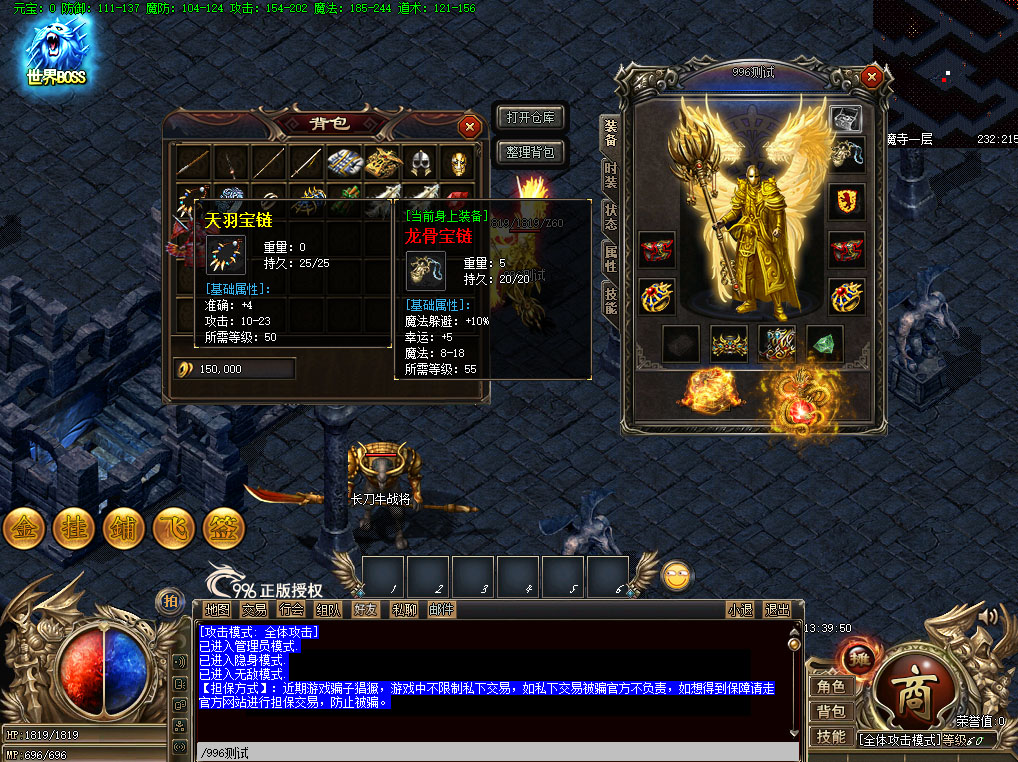This screenshot has width=1018, height=762.
Task: Activate the round 挂 auto-play button
Action: [74, 529]
